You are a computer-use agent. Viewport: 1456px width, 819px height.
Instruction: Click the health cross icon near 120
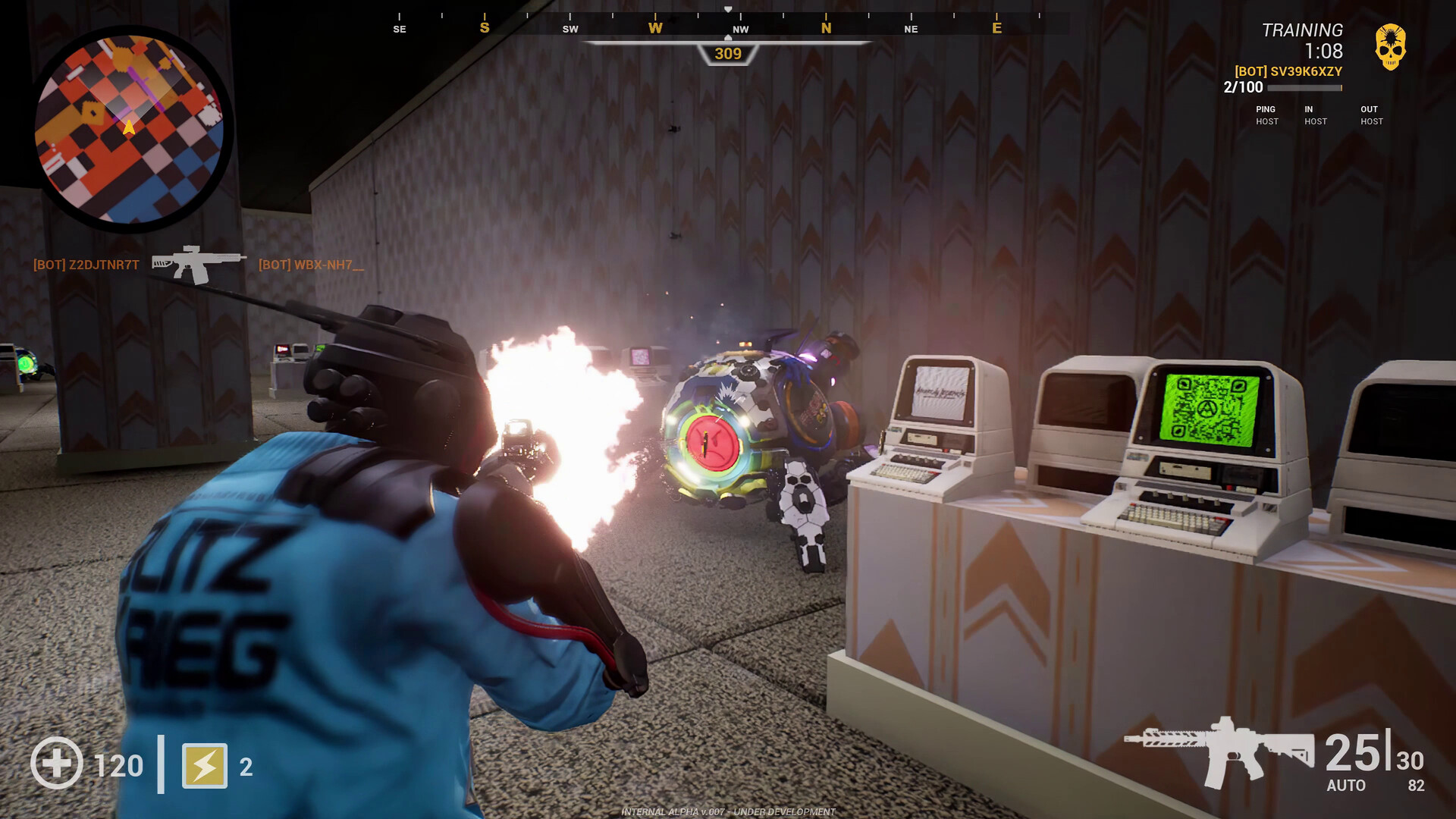tap(58, 764)
